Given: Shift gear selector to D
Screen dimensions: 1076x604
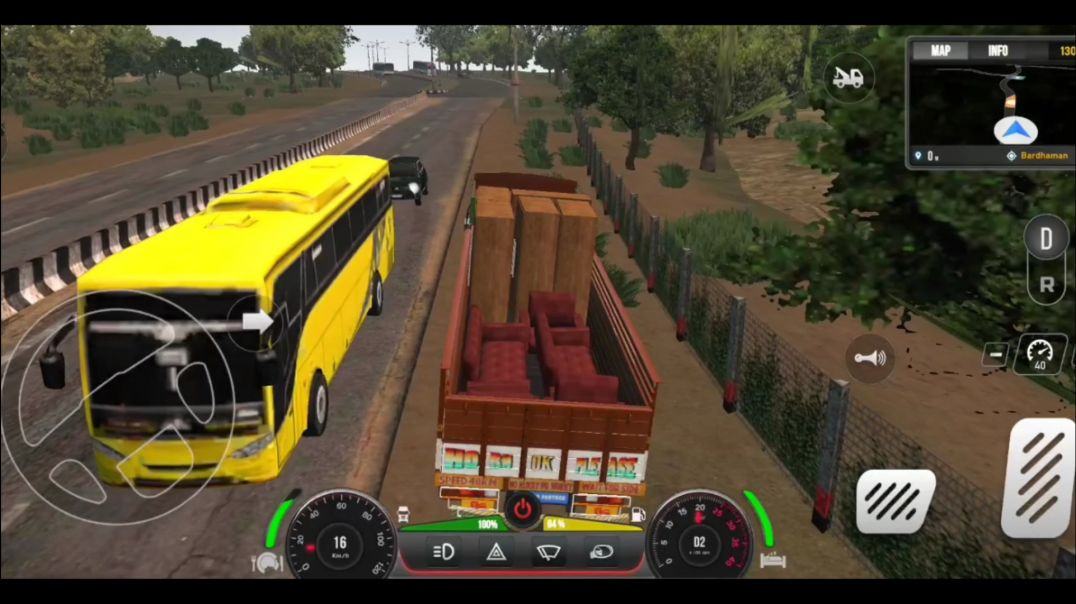Looking at the screenshot, I should tap(1046, 240).
